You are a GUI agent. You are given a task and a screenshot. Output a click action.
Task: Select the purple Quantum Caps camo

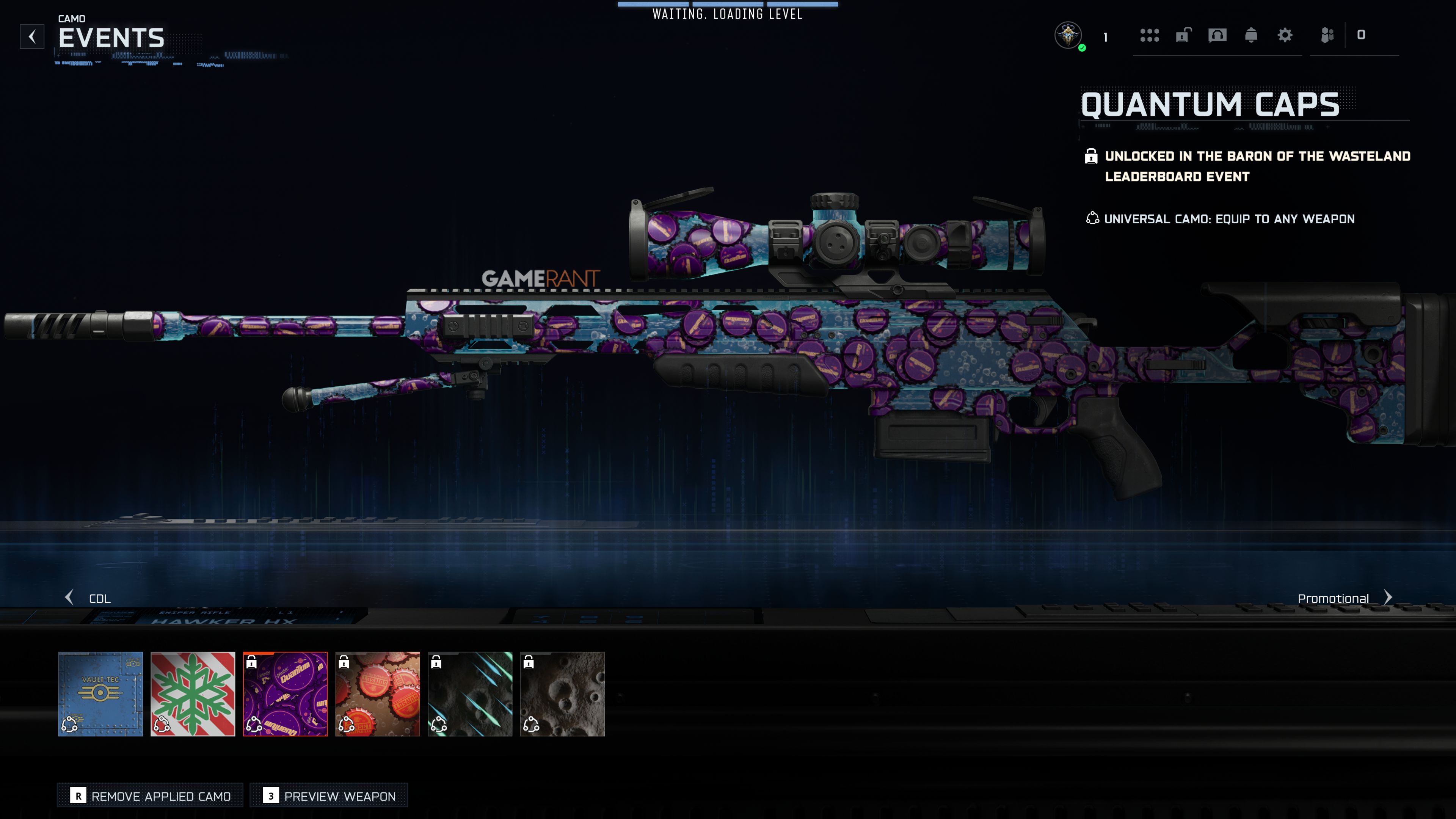[286, 693]
